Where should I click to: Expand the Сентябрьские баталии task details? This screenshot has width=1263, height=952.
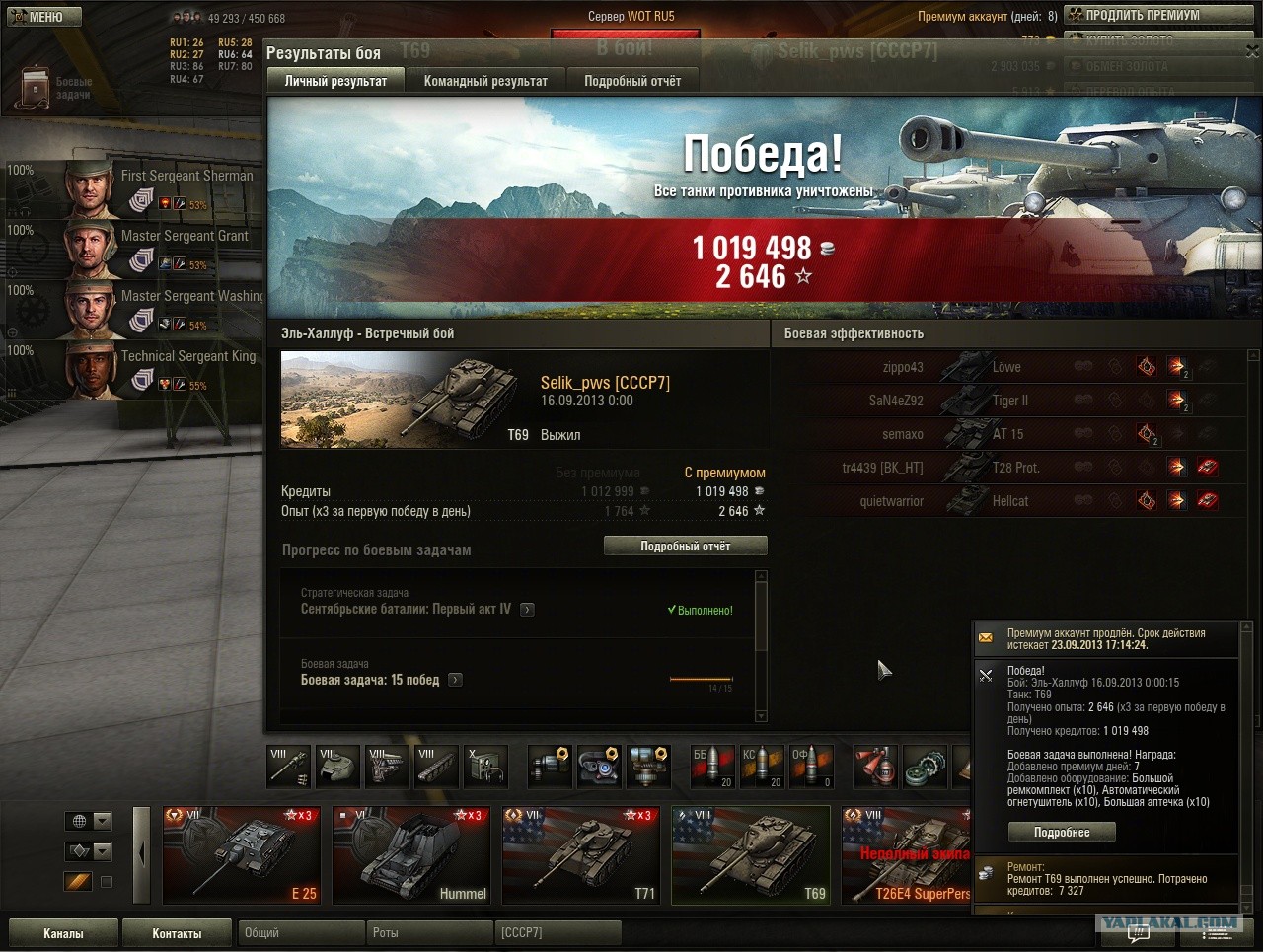click(527, 610)
